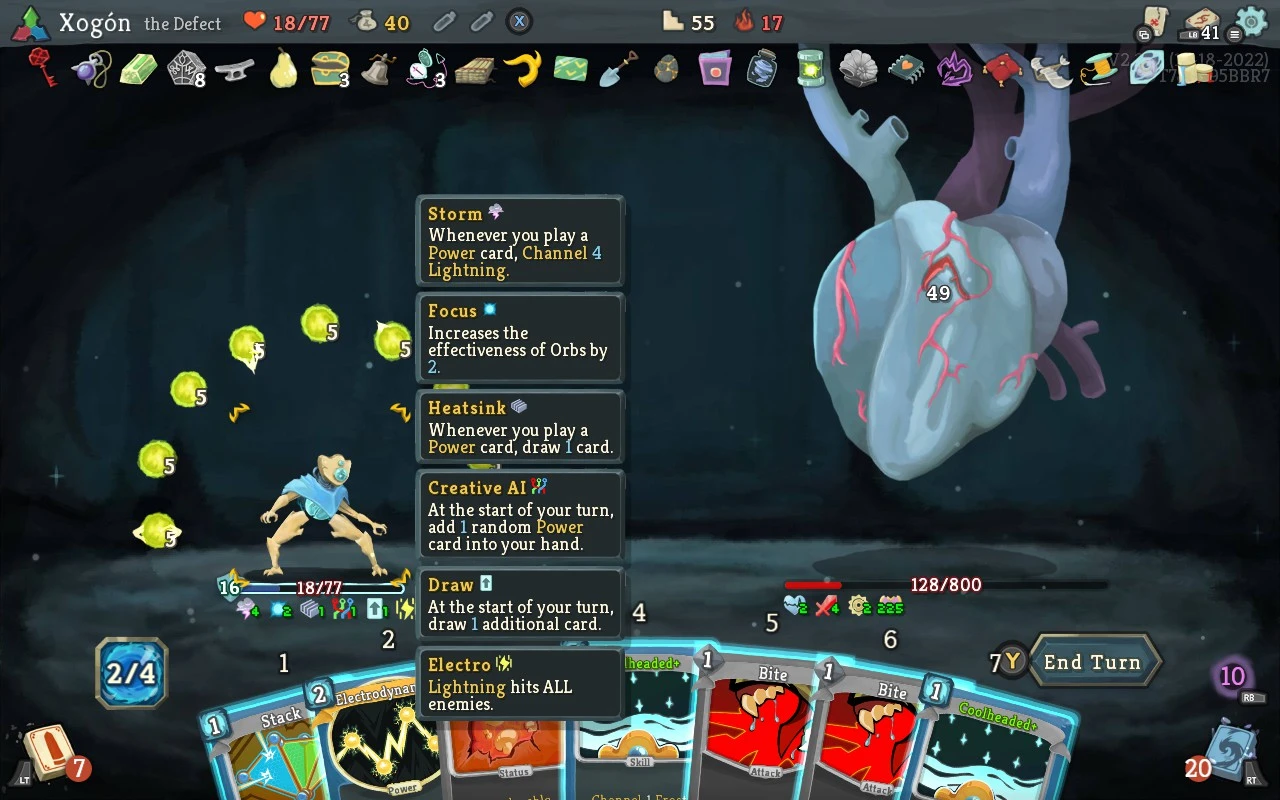Select the Stack card in hand
1280x800 pixels.
click(x=262, y=750)
